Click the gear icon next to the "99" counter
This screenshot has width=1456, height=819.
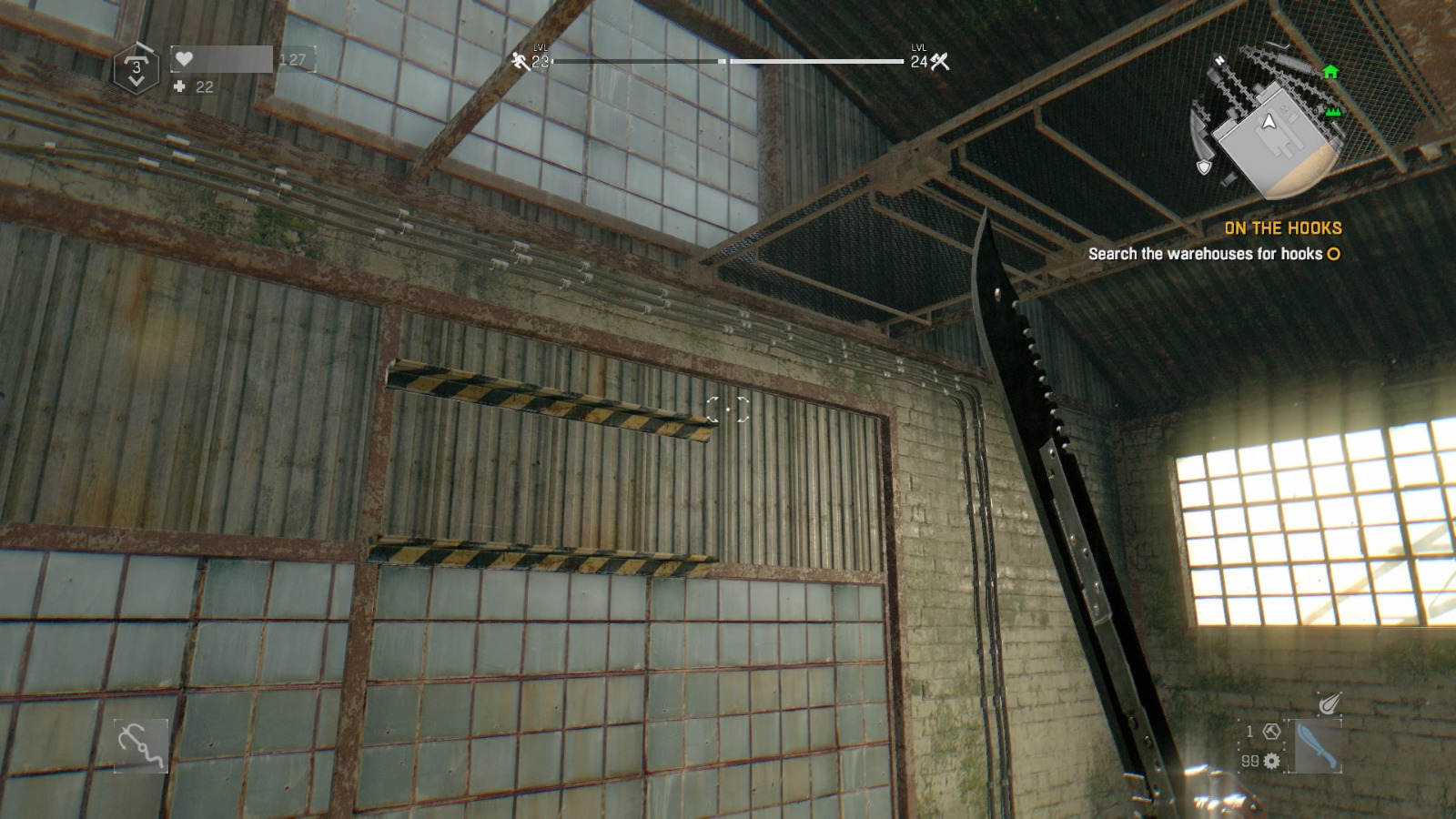[1271, 762]
